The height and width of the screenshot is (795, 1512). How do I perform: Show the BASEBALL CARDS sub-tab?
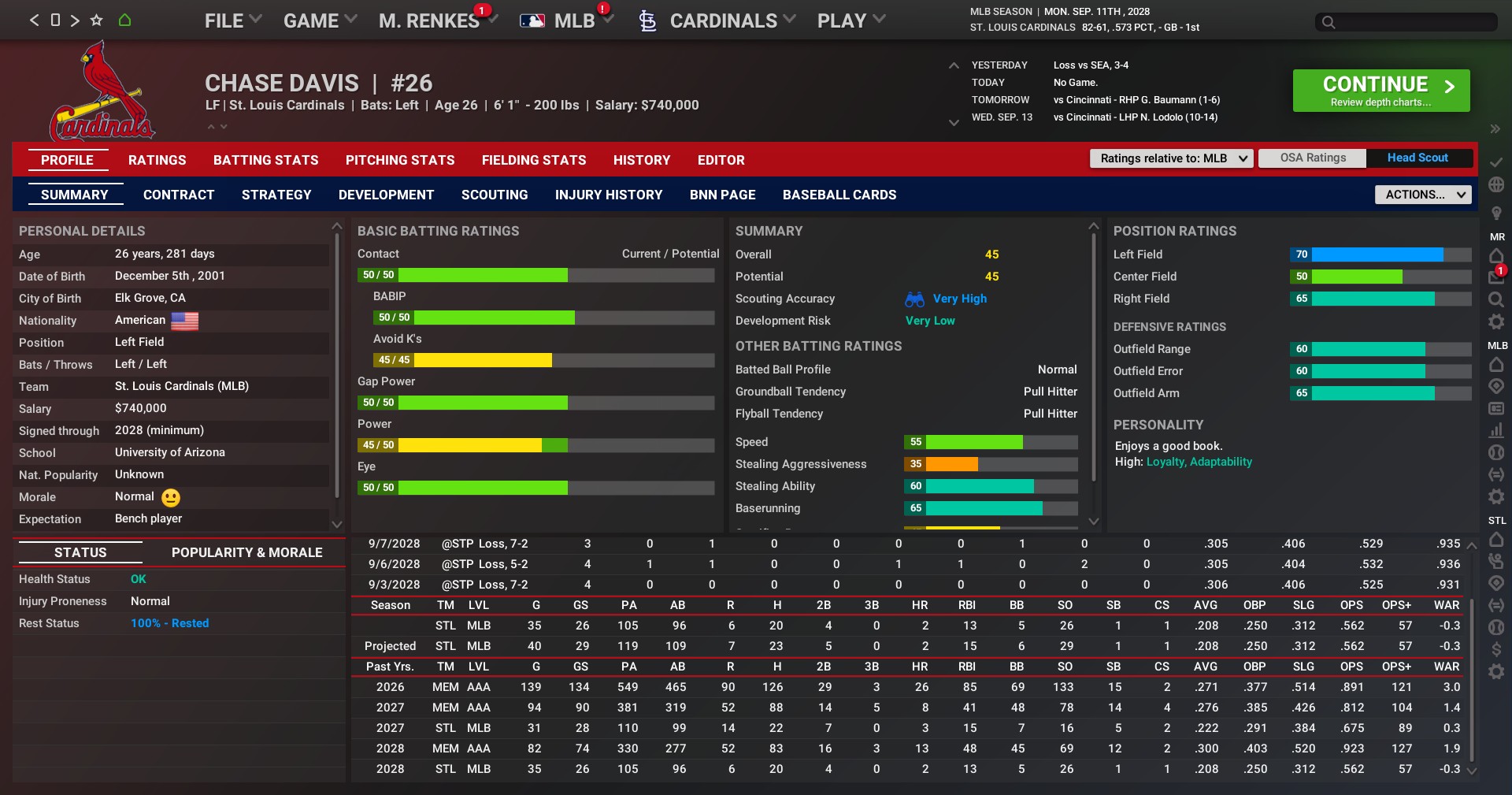point(839,195)
